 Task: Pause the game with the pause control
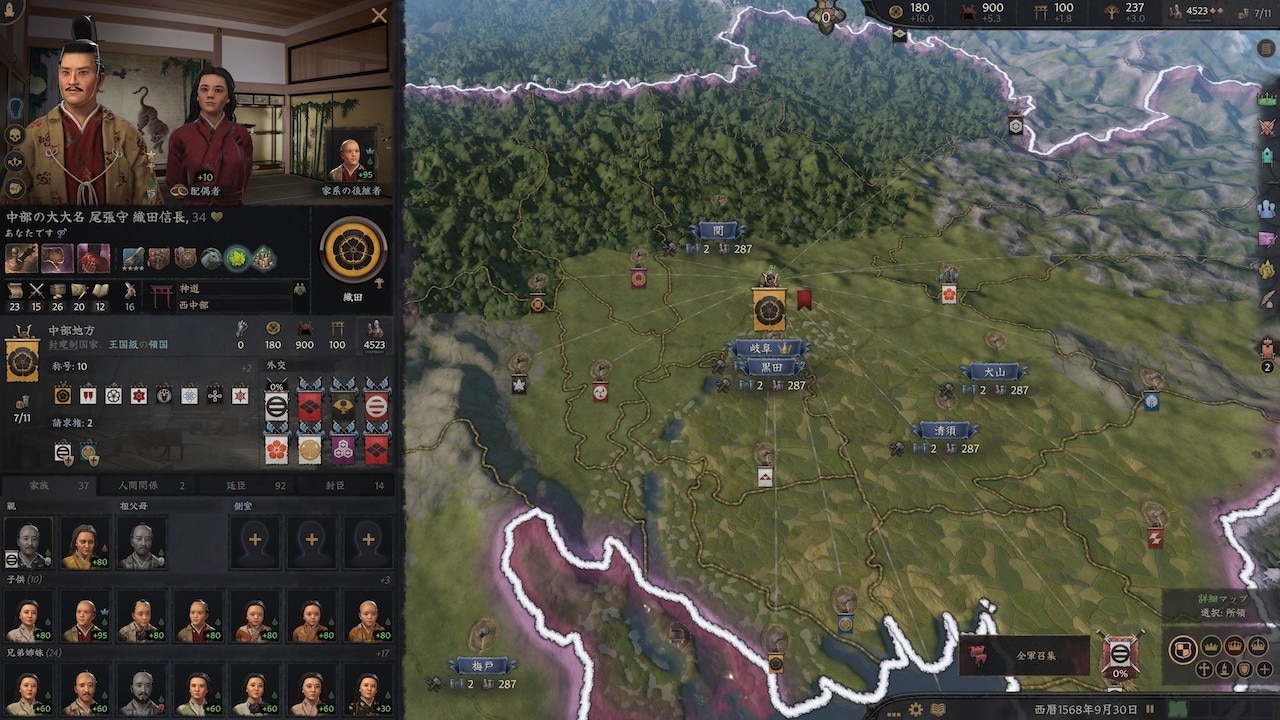pos(1150,708)
